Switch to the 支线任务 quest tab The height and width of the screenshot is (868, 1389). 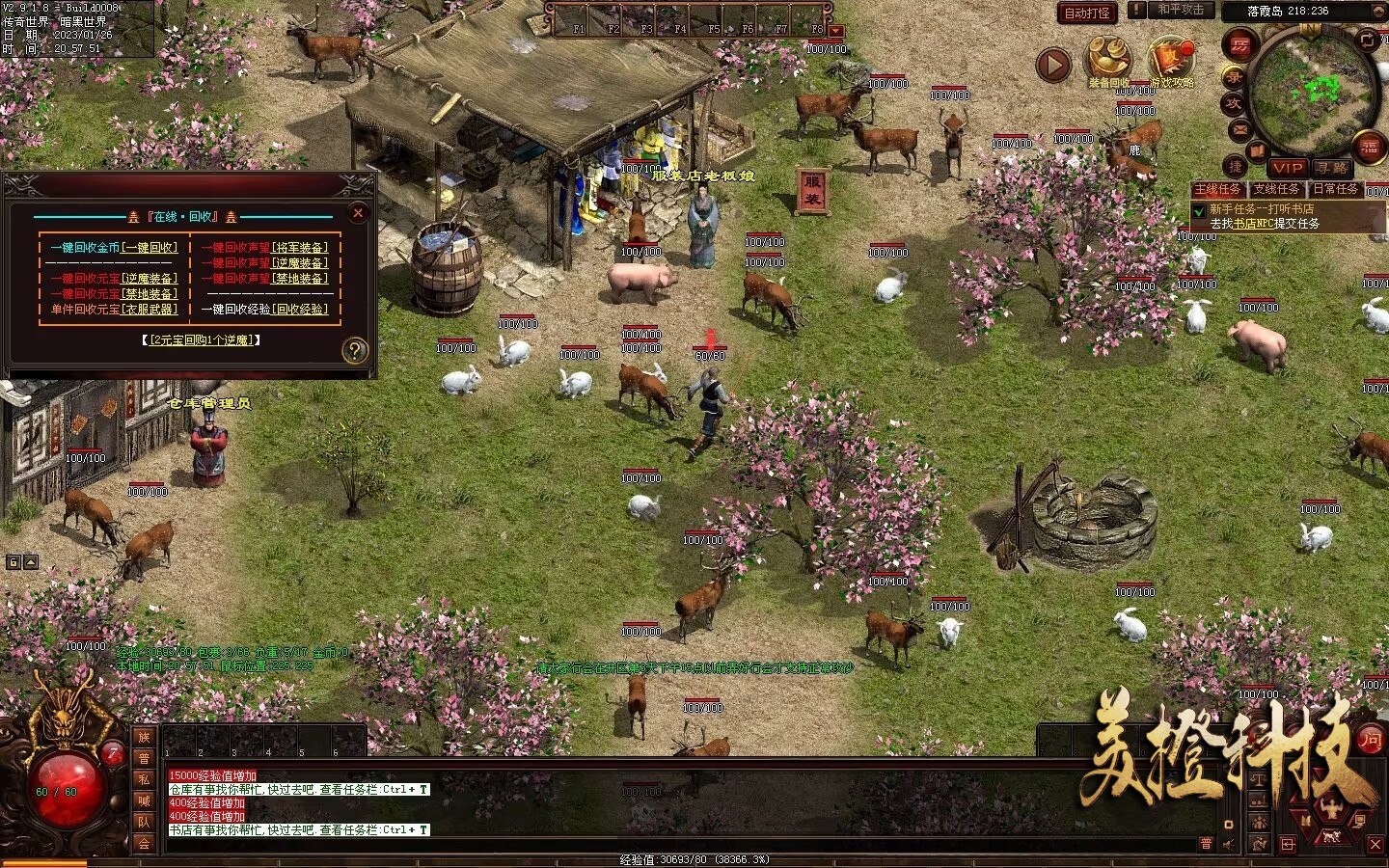pos(1276,189)
